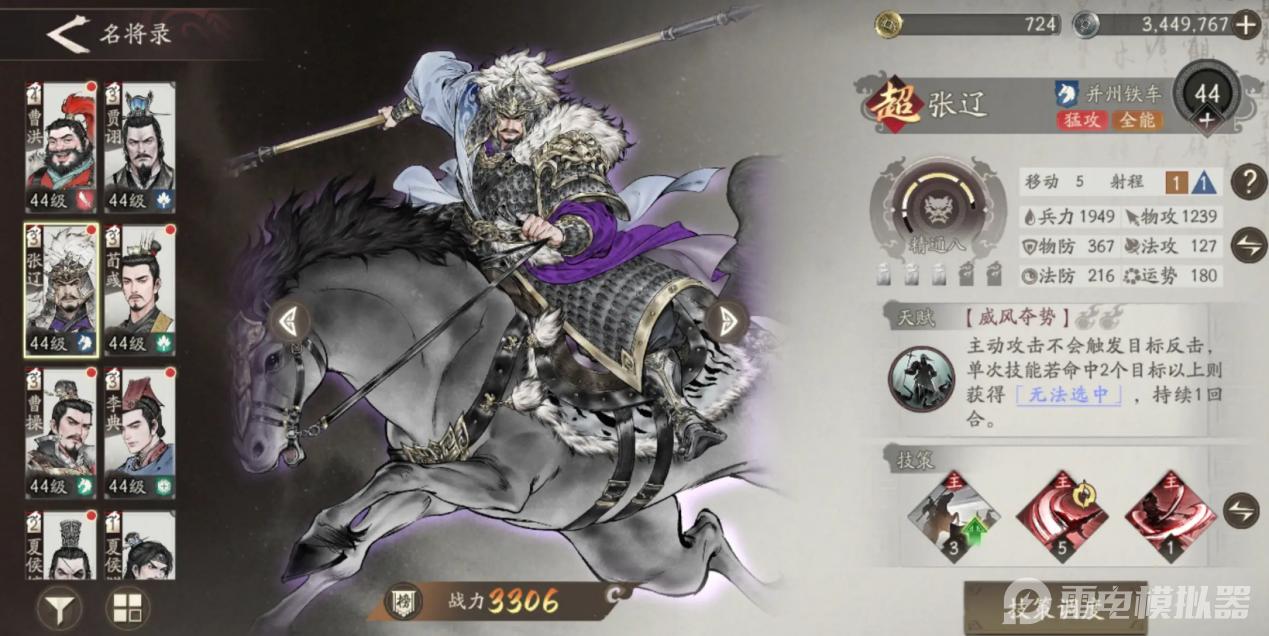This screenshot has height=636, width=1269.
Task: Tap the 无法选中 keyword link
Action: click(x=1068, y=395)
